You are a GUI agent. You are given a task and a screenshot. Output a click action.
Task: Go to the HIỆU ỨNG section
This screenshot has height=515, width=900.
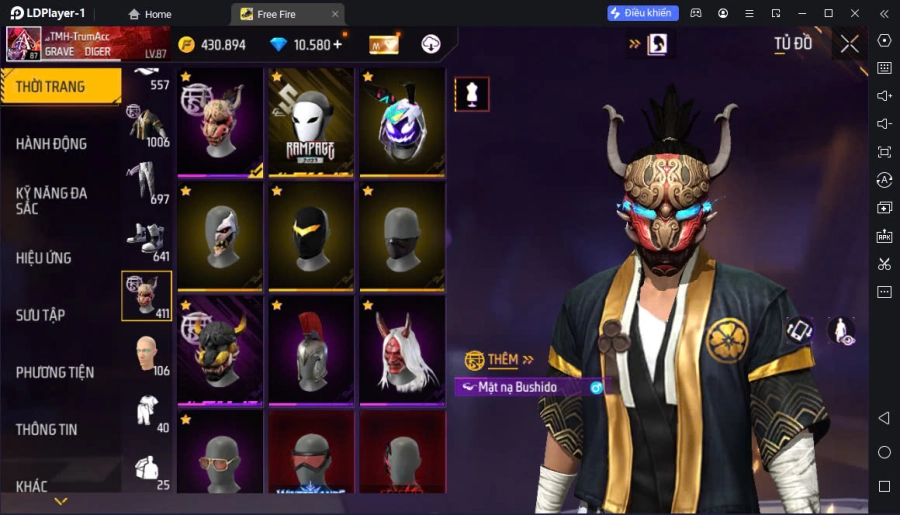(44, 258)
